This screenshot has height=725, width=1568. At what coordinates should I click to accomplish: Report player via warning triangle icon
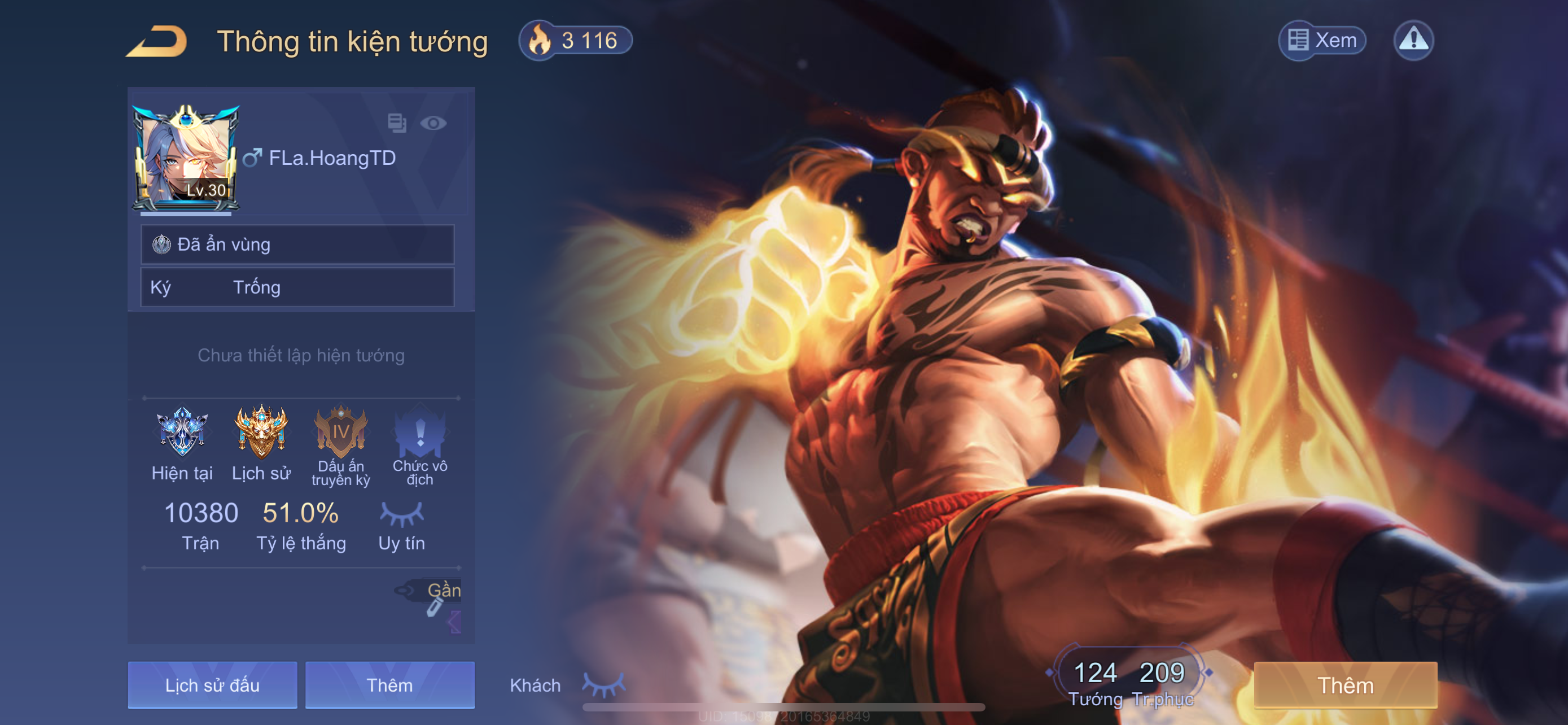click(1413, 41)
